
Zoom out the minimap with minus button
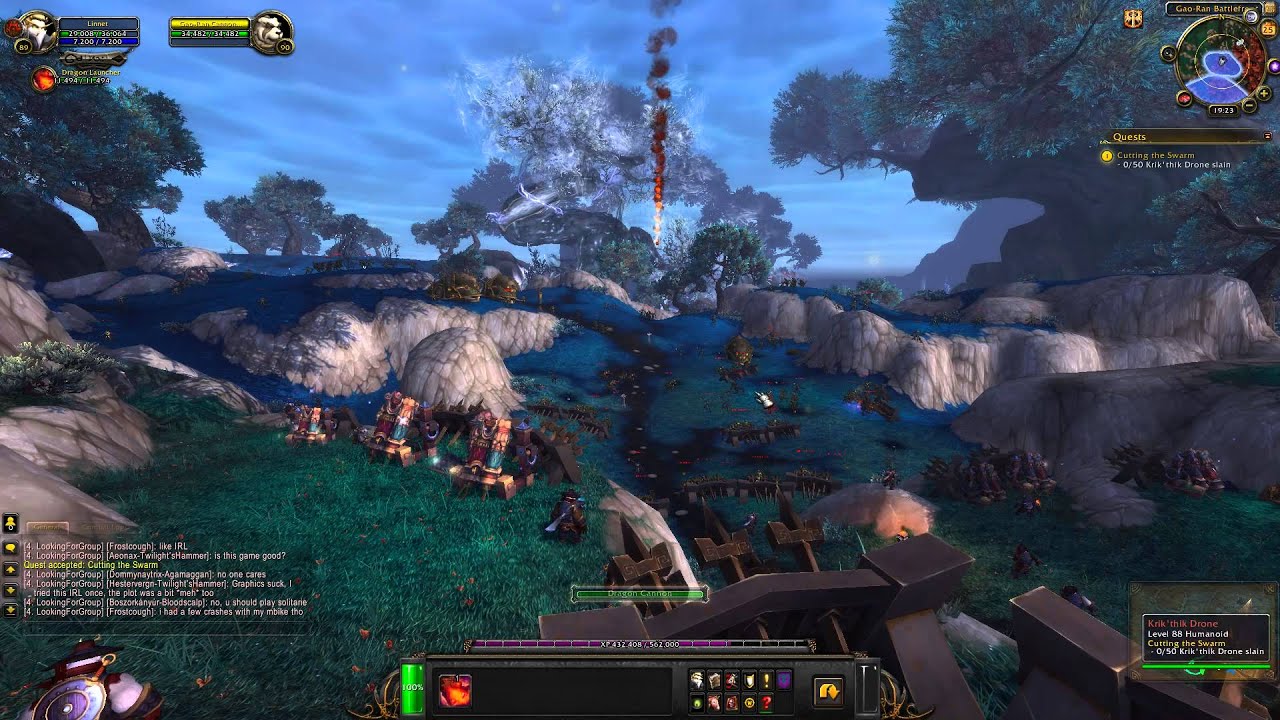[x=1249, y=105]
